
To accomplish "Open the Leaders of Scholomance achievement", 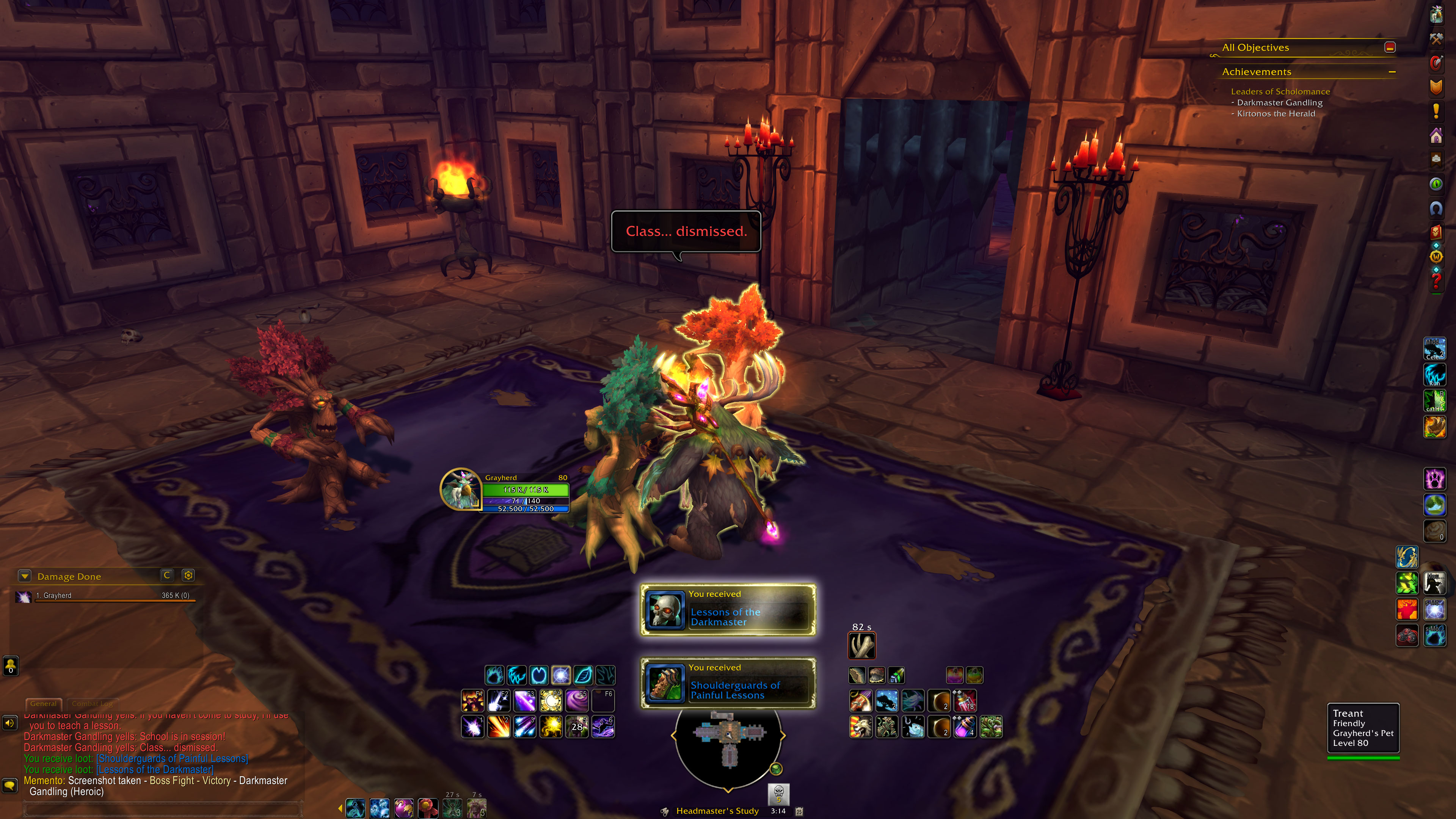I will coord(1280,91).
